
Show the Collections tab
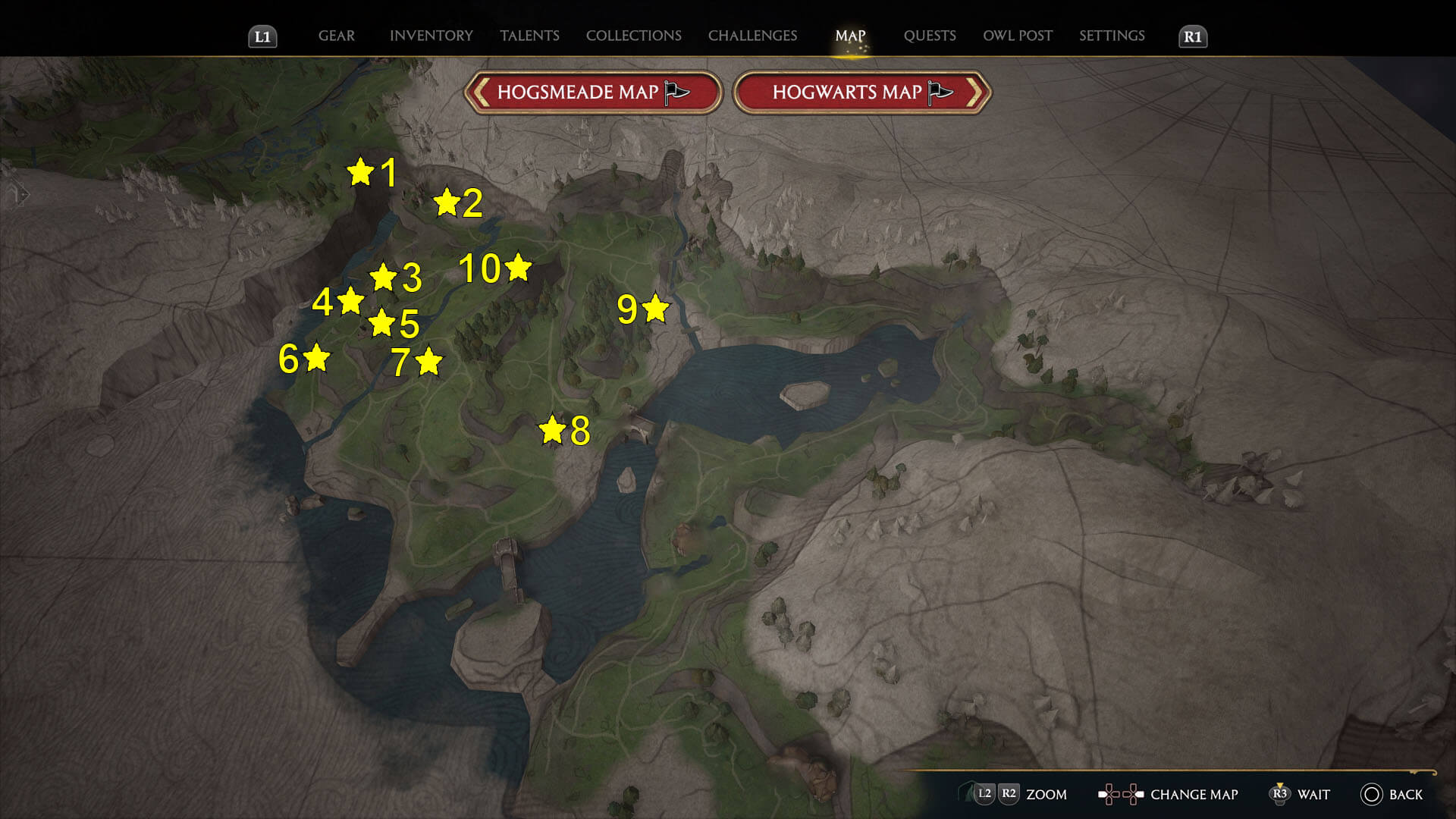[x=633, y=36]
